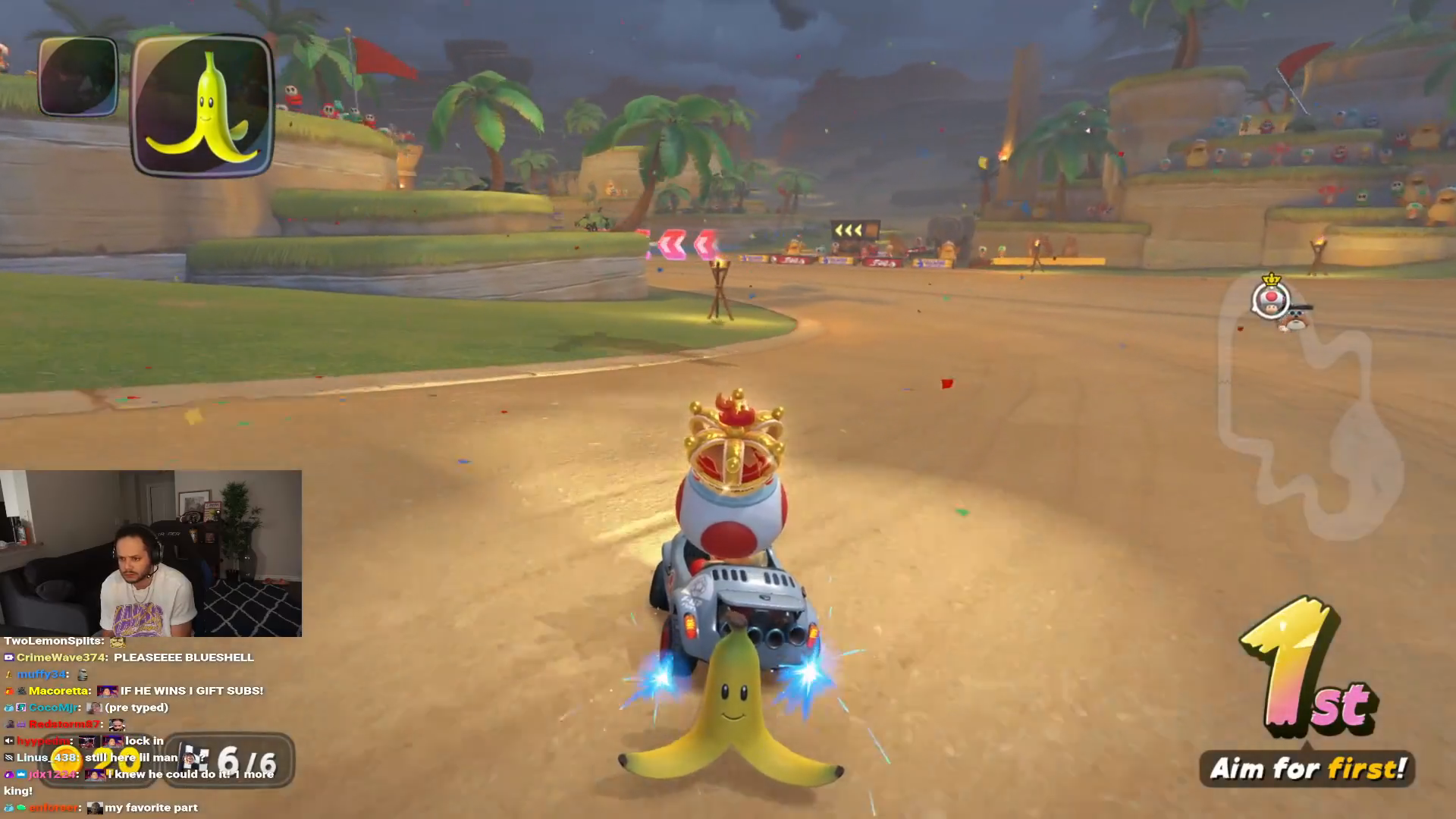The height and width of the screenshot is (819, 1456).
Task: Click the empty secondary item slot
Action: pos(78,77)
